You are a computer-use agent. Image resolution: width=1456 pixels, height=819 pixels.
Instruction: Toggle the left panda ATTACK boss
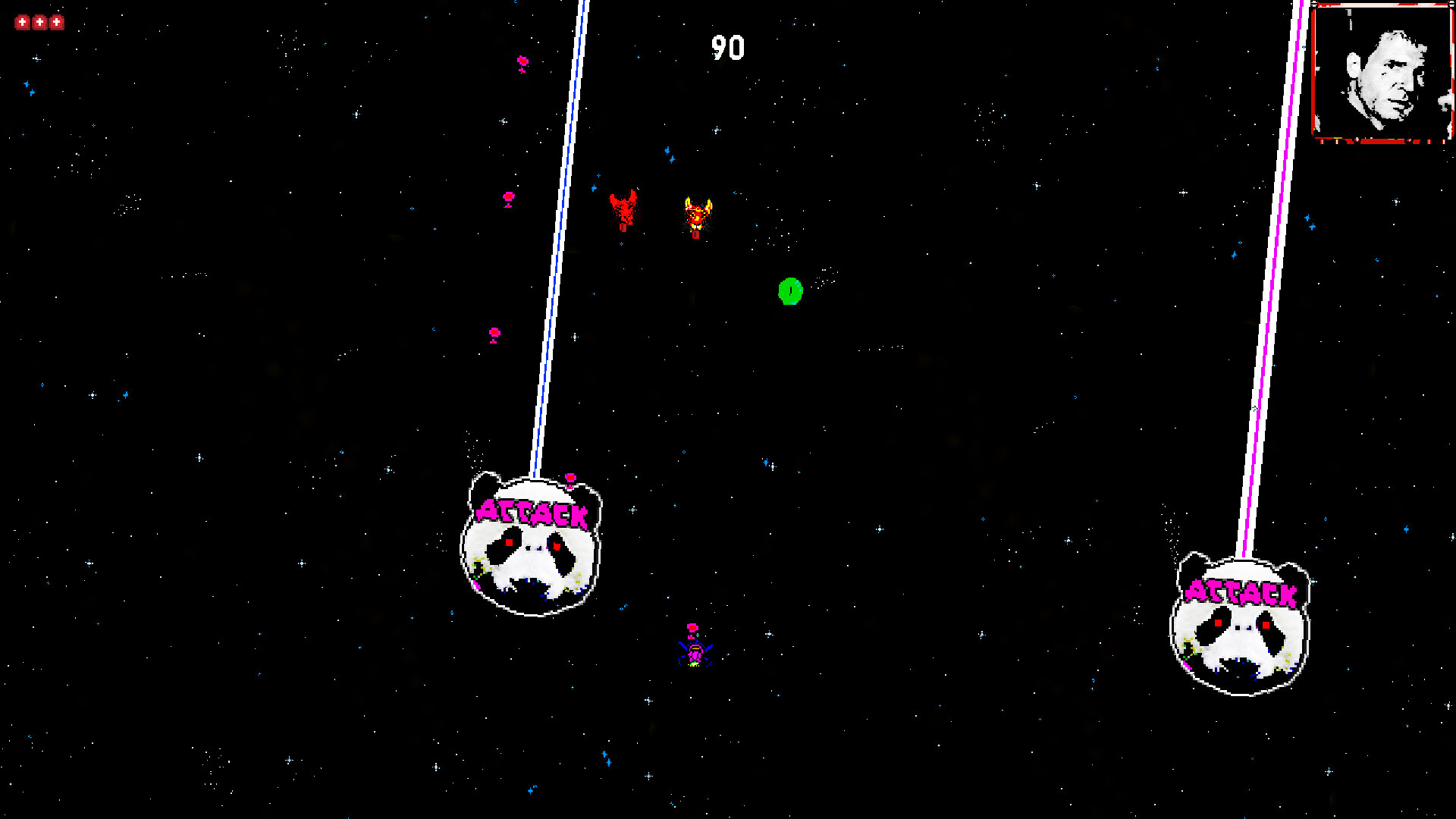click(x=531, y=546)
